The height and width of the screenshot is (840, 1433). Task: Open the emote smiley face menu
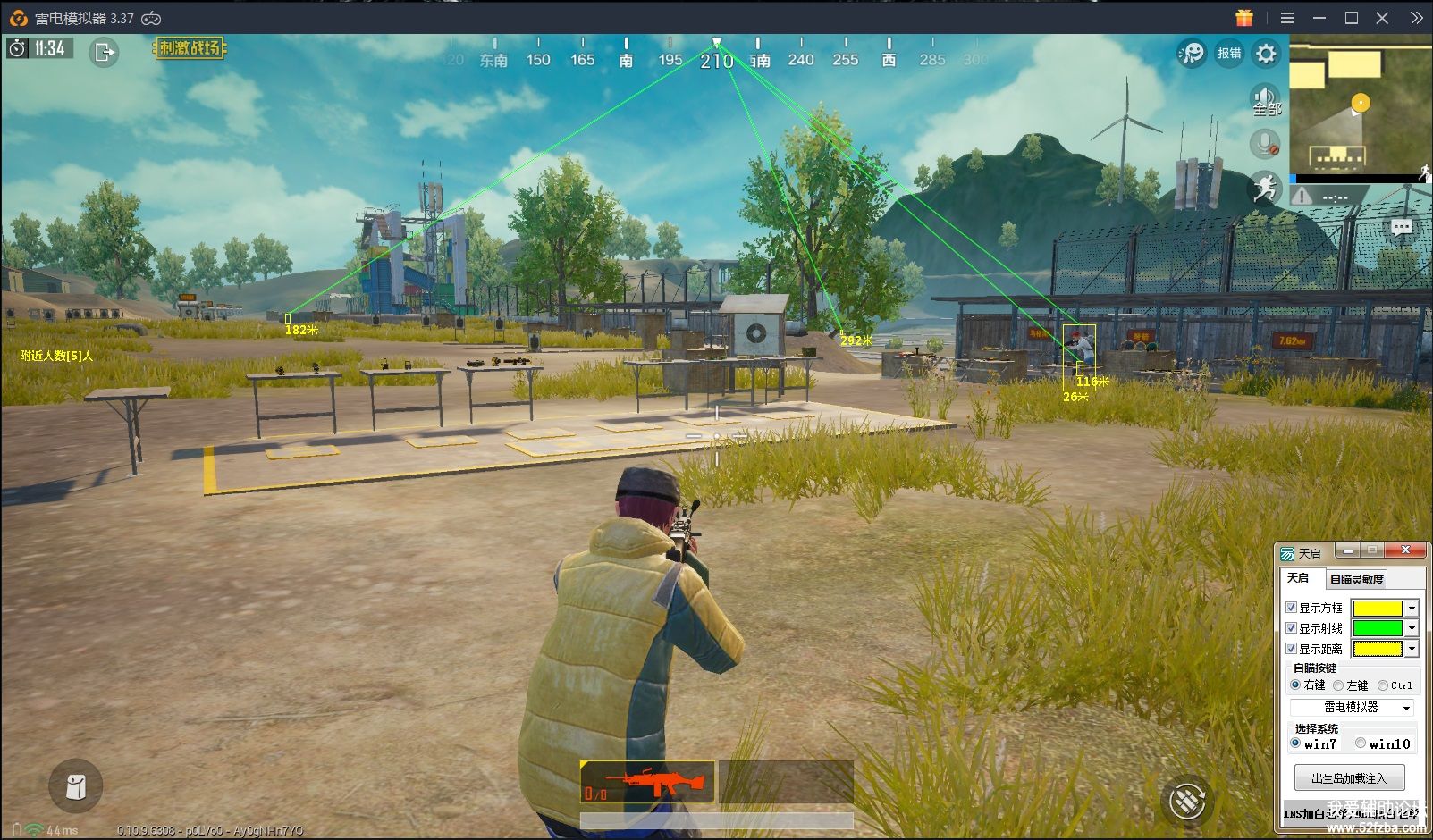[x=1192, y=54]
